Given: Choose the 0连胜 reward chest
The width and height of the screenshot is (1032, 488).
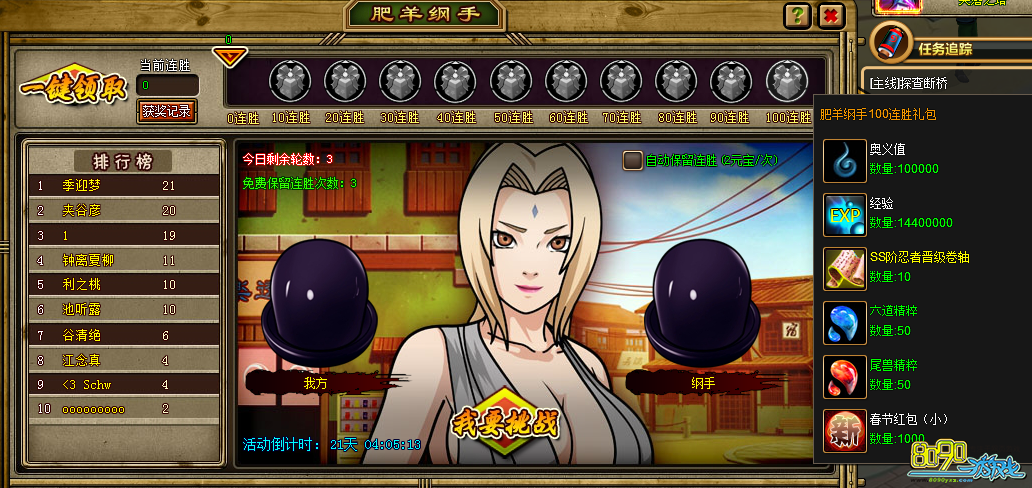Looking at the screenshot, I should (236, 80).
